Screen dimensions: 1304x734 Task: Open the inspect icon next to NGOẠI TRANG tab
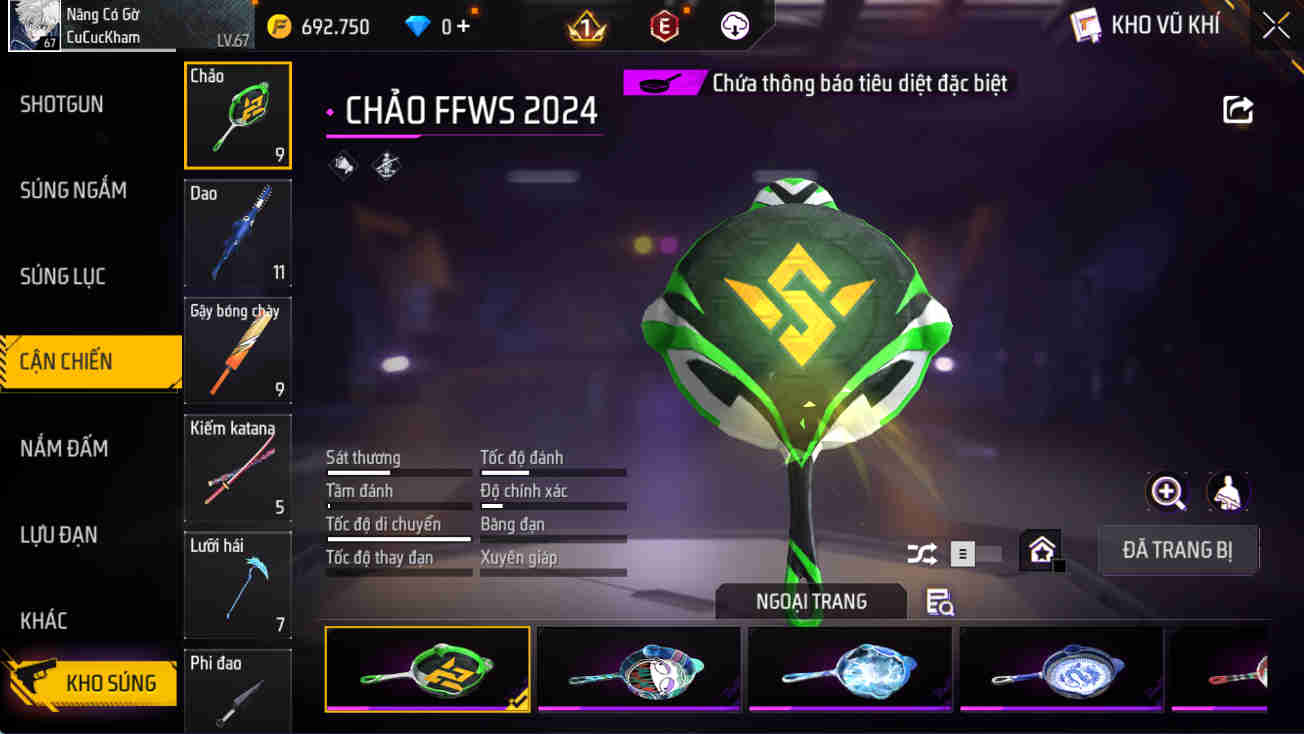(x=938, y=601)
